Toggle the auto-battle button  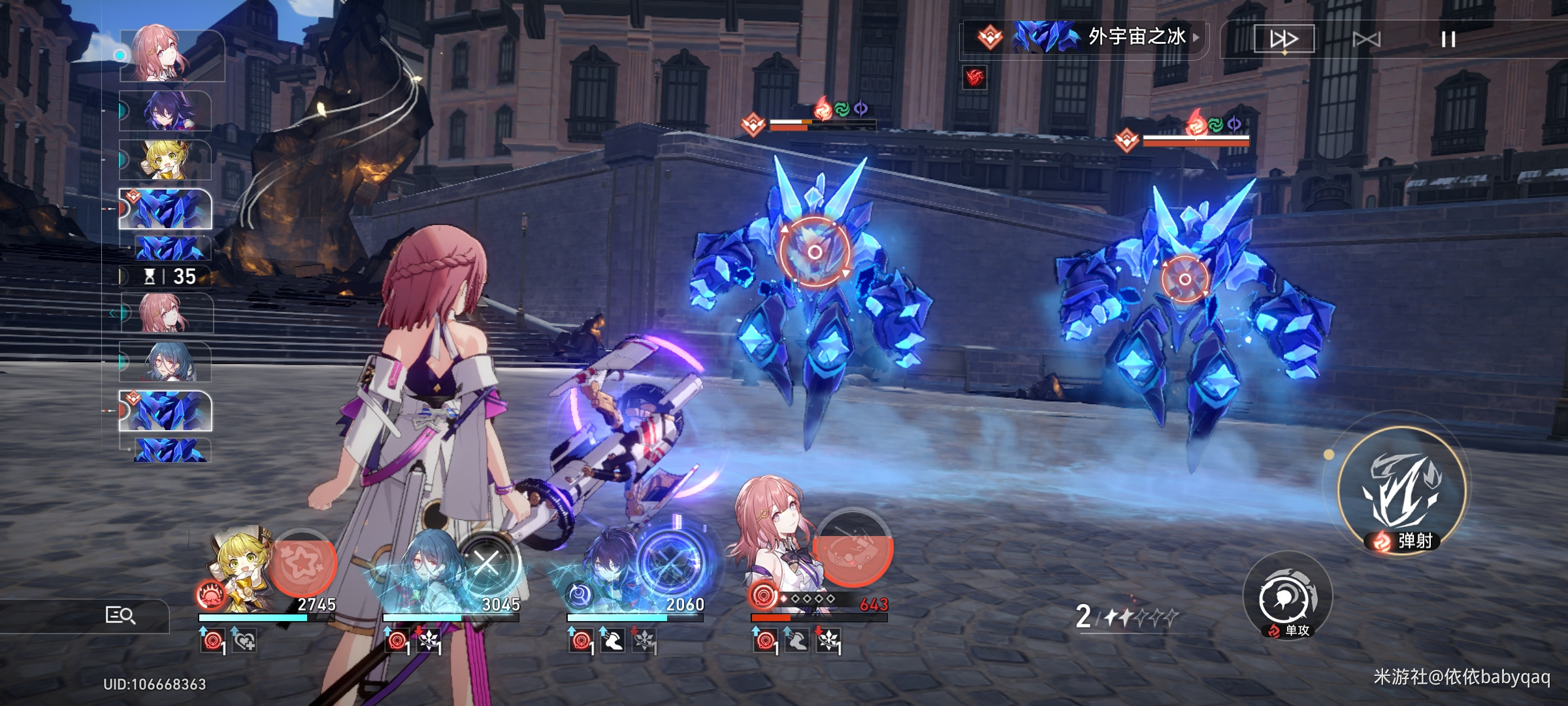[1367, 40]
